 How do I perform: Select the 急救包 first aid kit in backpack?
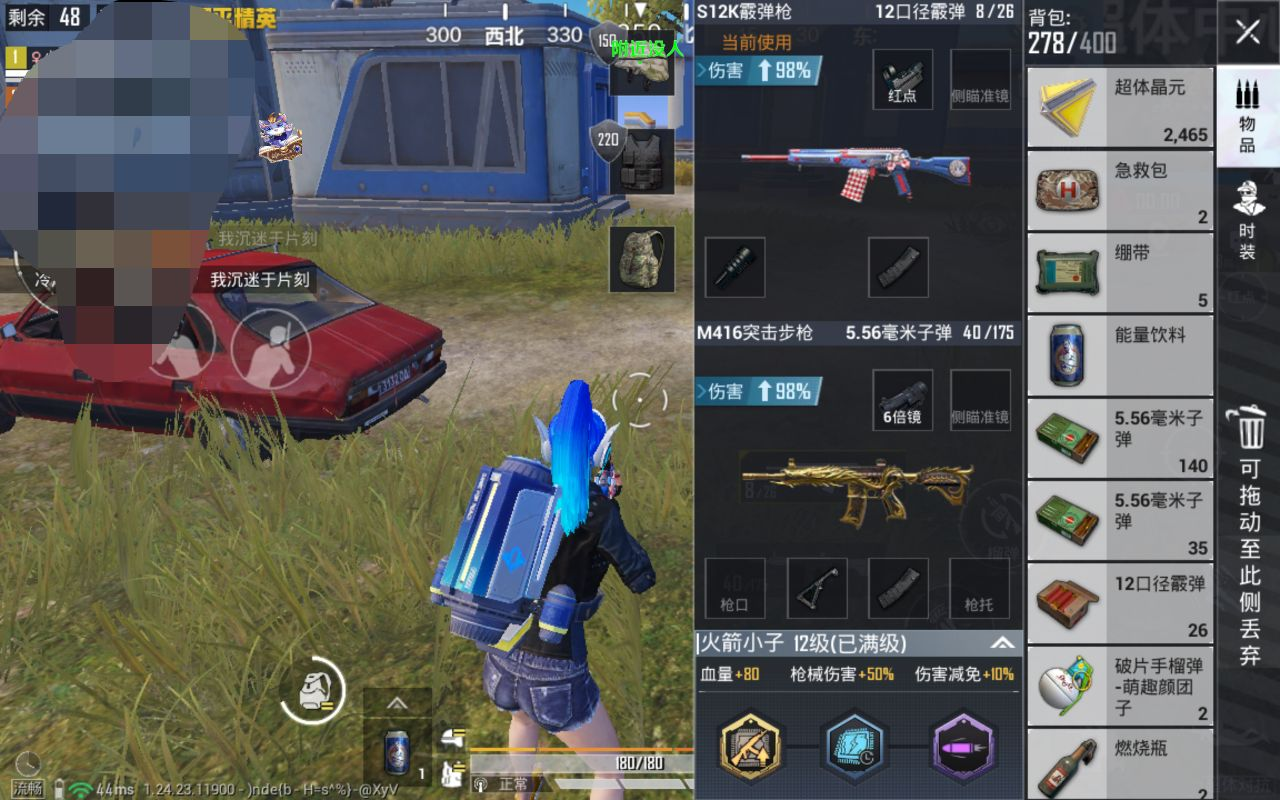tap(1120, 190)
